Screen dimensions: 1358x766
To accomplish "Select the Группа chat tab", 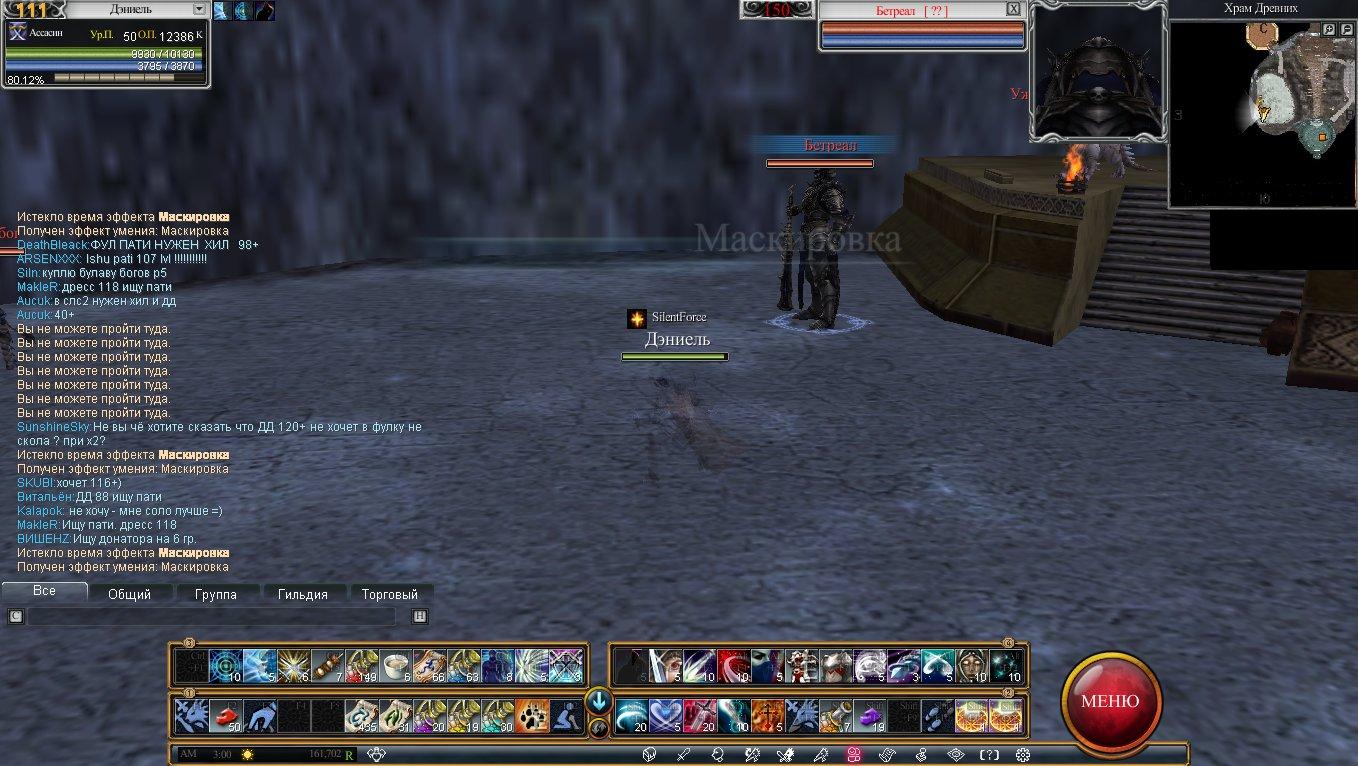I will click(216, 594).
